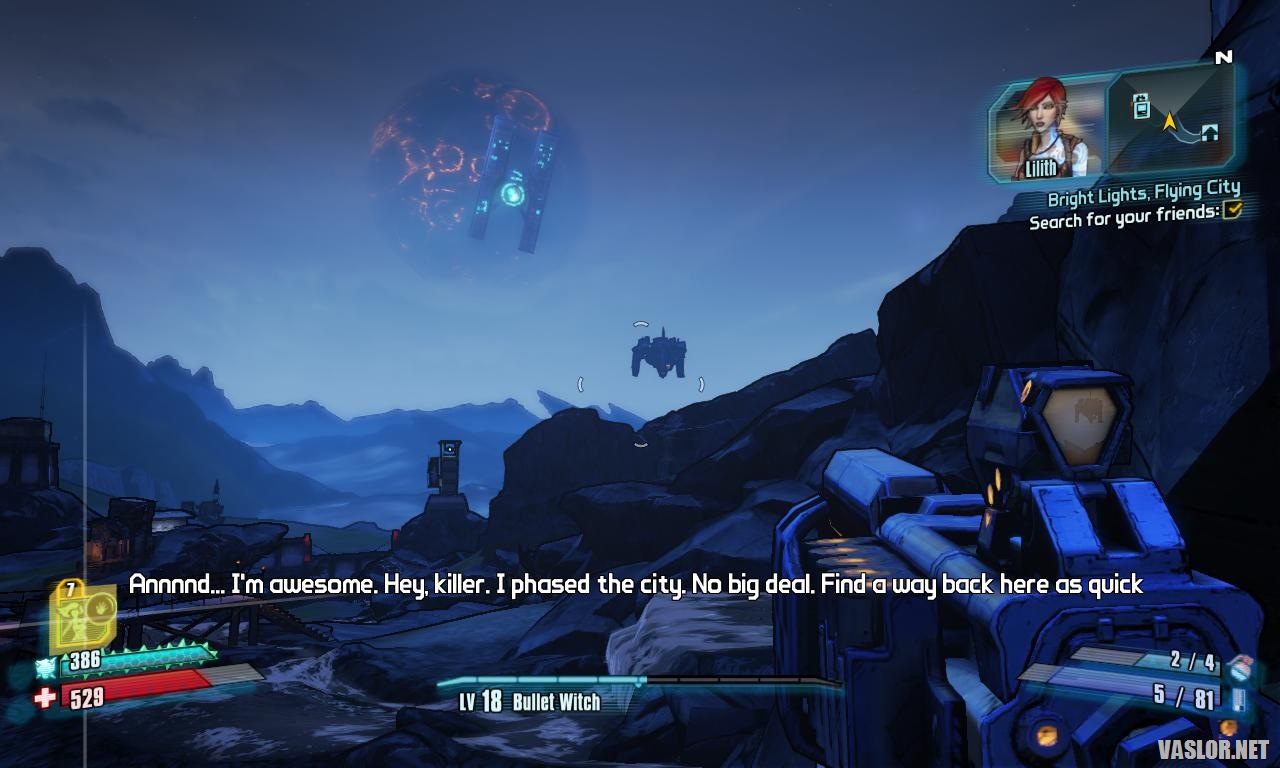This screenshot has height=768, width=1280.
Task: Click the grenade icon by the ammo counter
Action: (1241, 666)
